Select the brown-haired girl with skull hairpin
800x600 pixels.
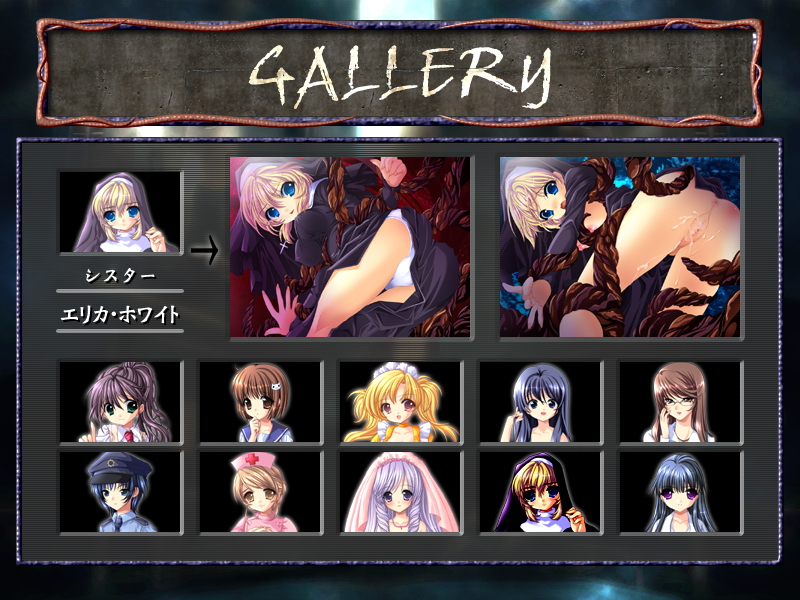pyautogui.click(x=261, y=401)
